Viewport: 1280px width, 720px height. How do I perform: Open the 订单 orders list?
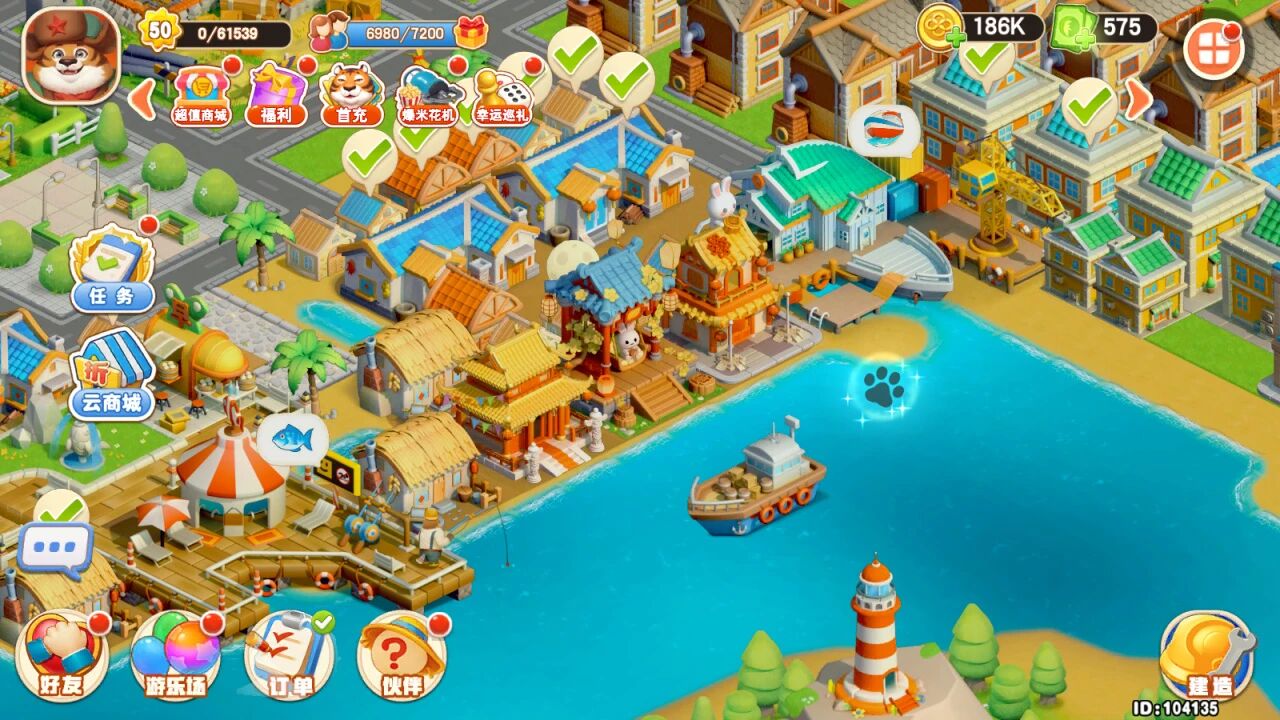(x=289, y=656)
